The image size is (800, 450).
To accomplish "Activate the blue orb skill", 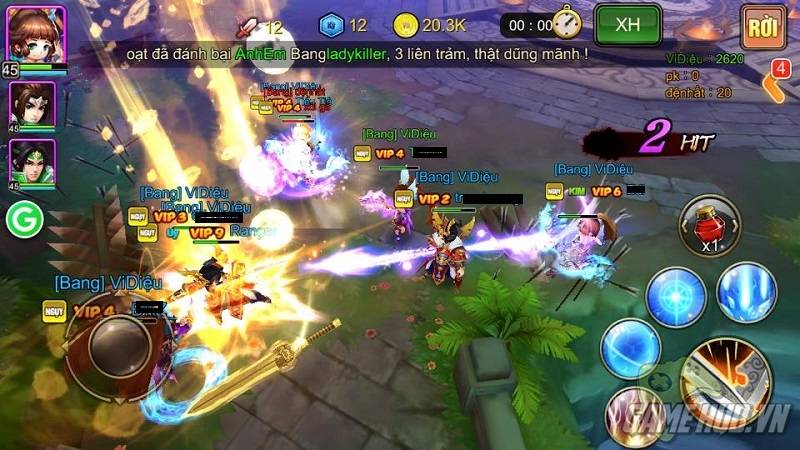I will (x=630, y=349).
